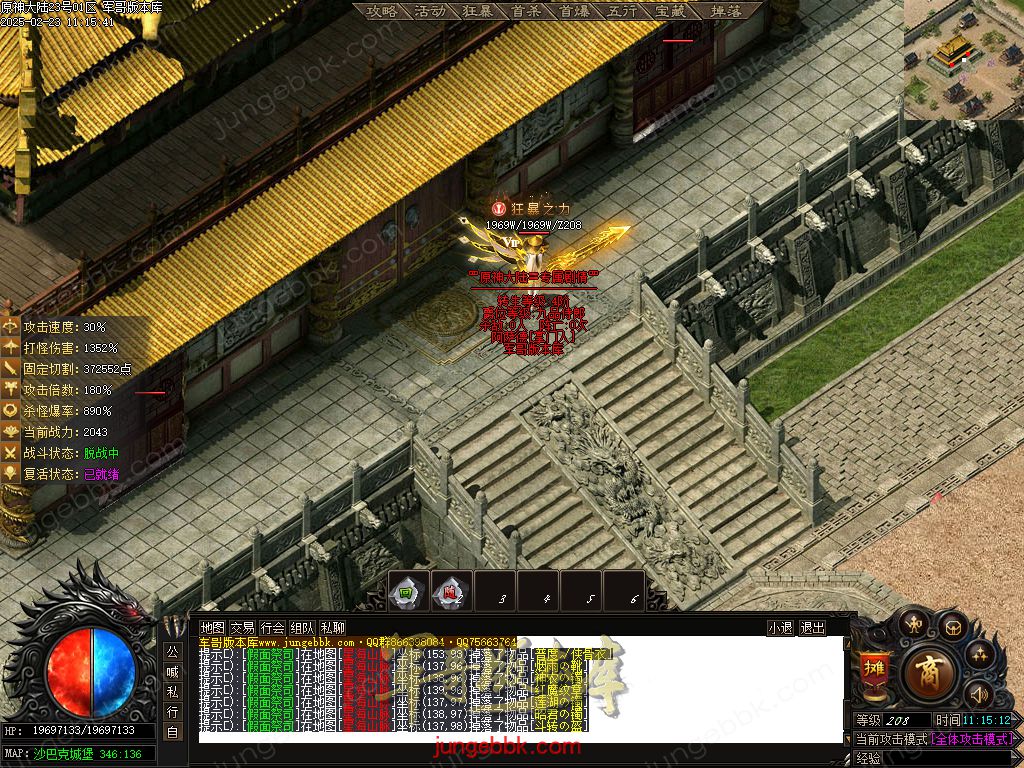Viewport: 1024px width, 768px height.
Task: Select the 狂暴 berserk menu entry
Action: coord(478,11)
